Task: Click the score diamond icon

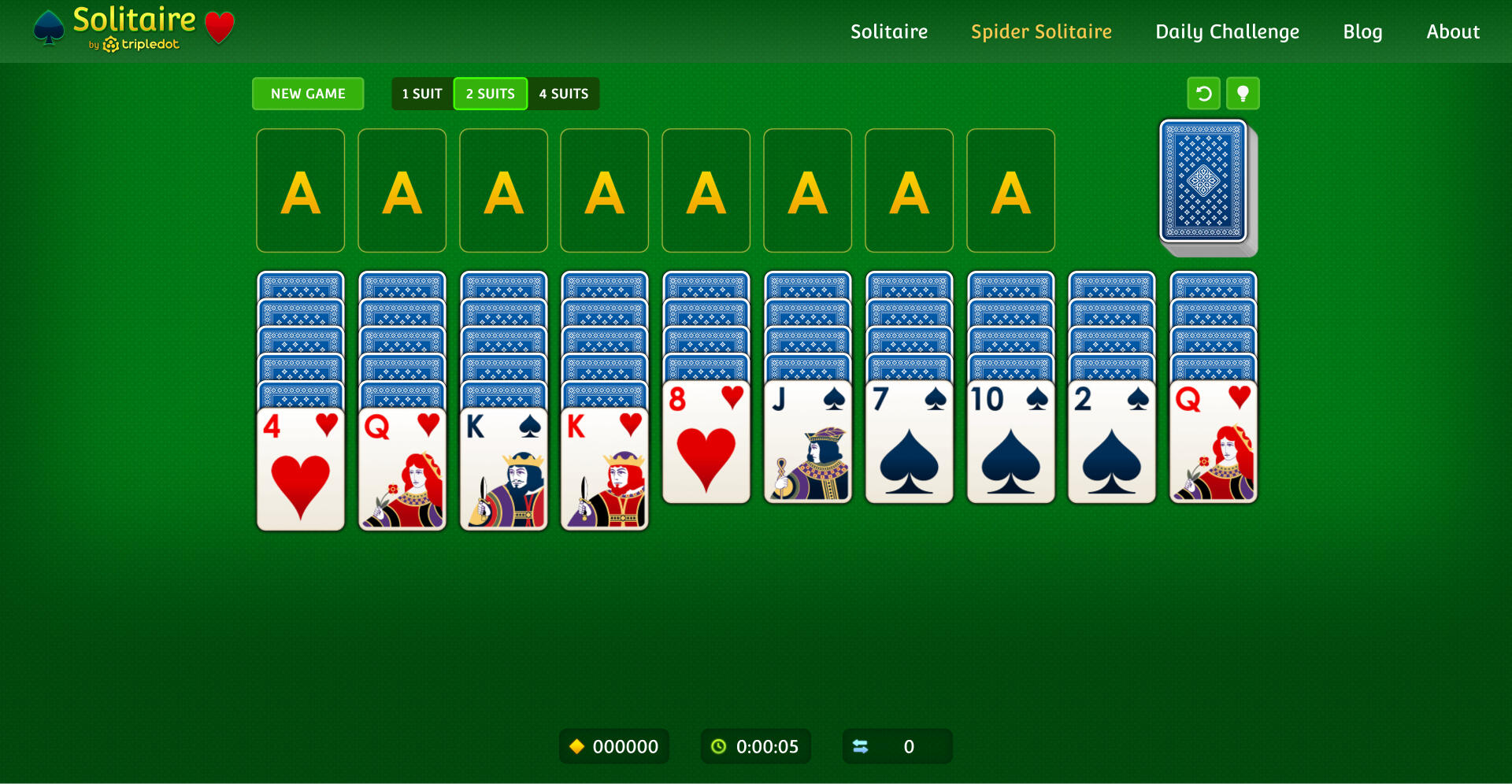Action: 577,746
